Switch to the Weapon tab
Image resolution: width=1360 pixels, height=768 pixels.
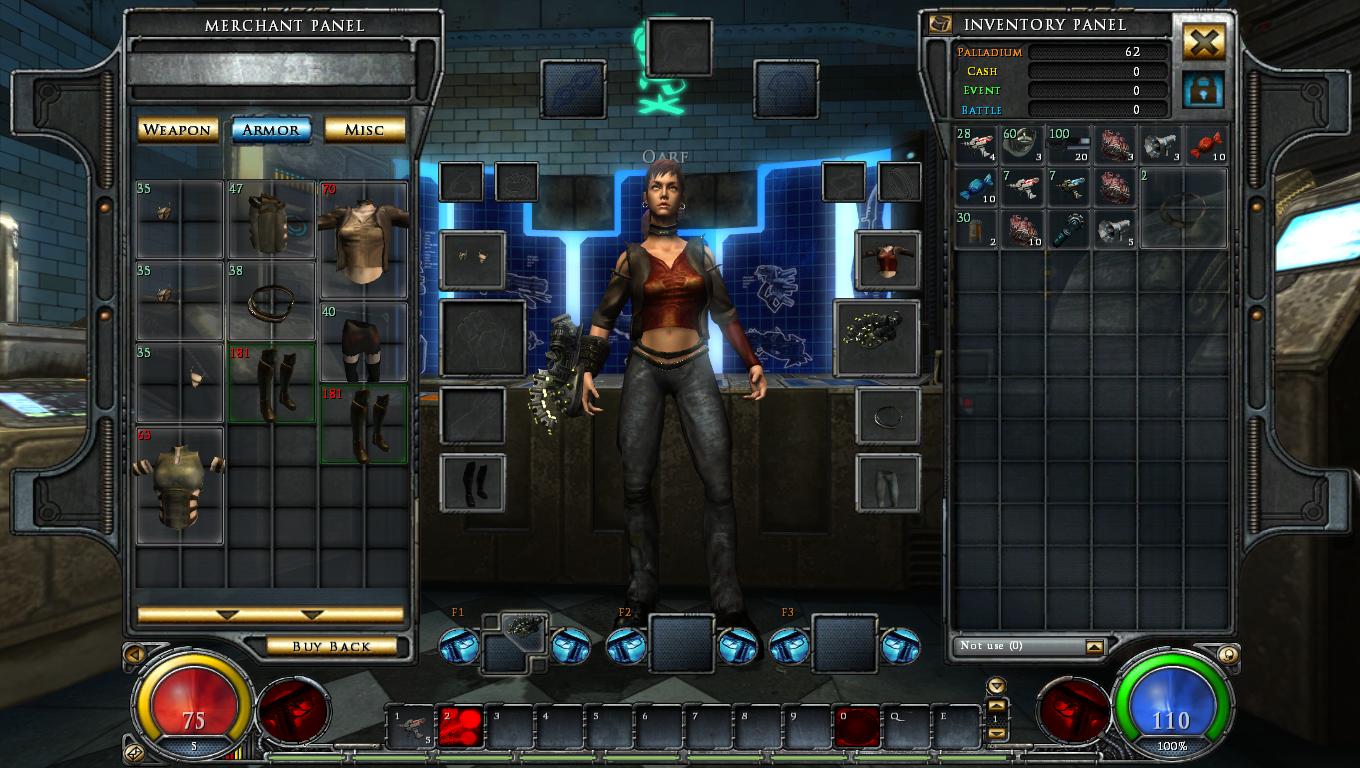click(177, 130)
